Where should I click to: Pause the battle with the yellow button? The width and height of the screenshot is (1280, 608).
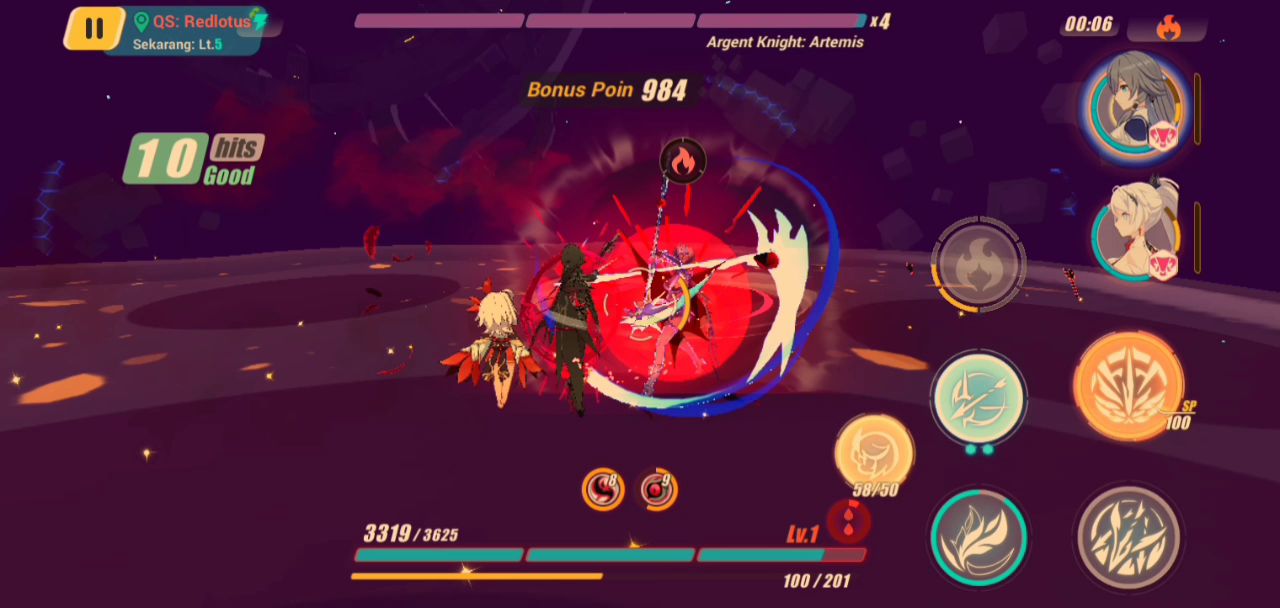click(x=94, y=28)
